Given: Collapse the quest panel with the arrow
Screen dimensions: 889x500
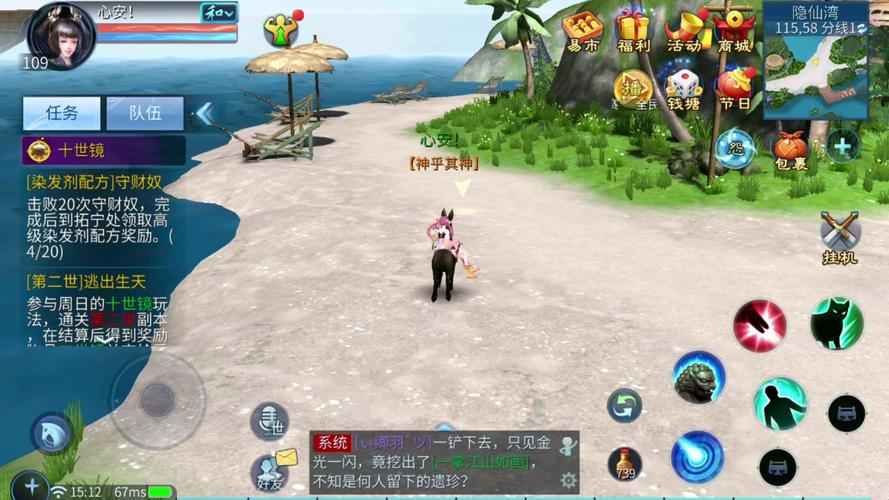Looking at the screenshot, I should (x=203, y=113).
